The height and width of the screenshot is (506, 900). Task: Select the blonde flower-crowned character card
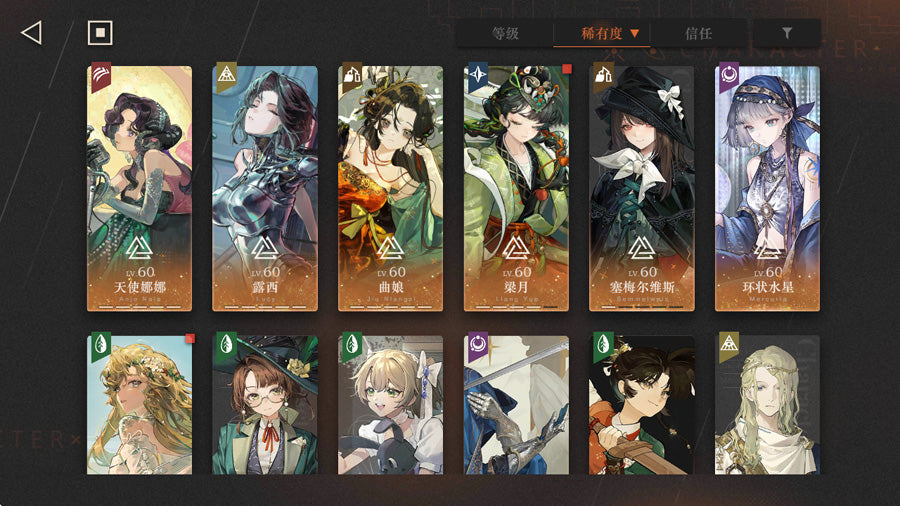(140, 404)
